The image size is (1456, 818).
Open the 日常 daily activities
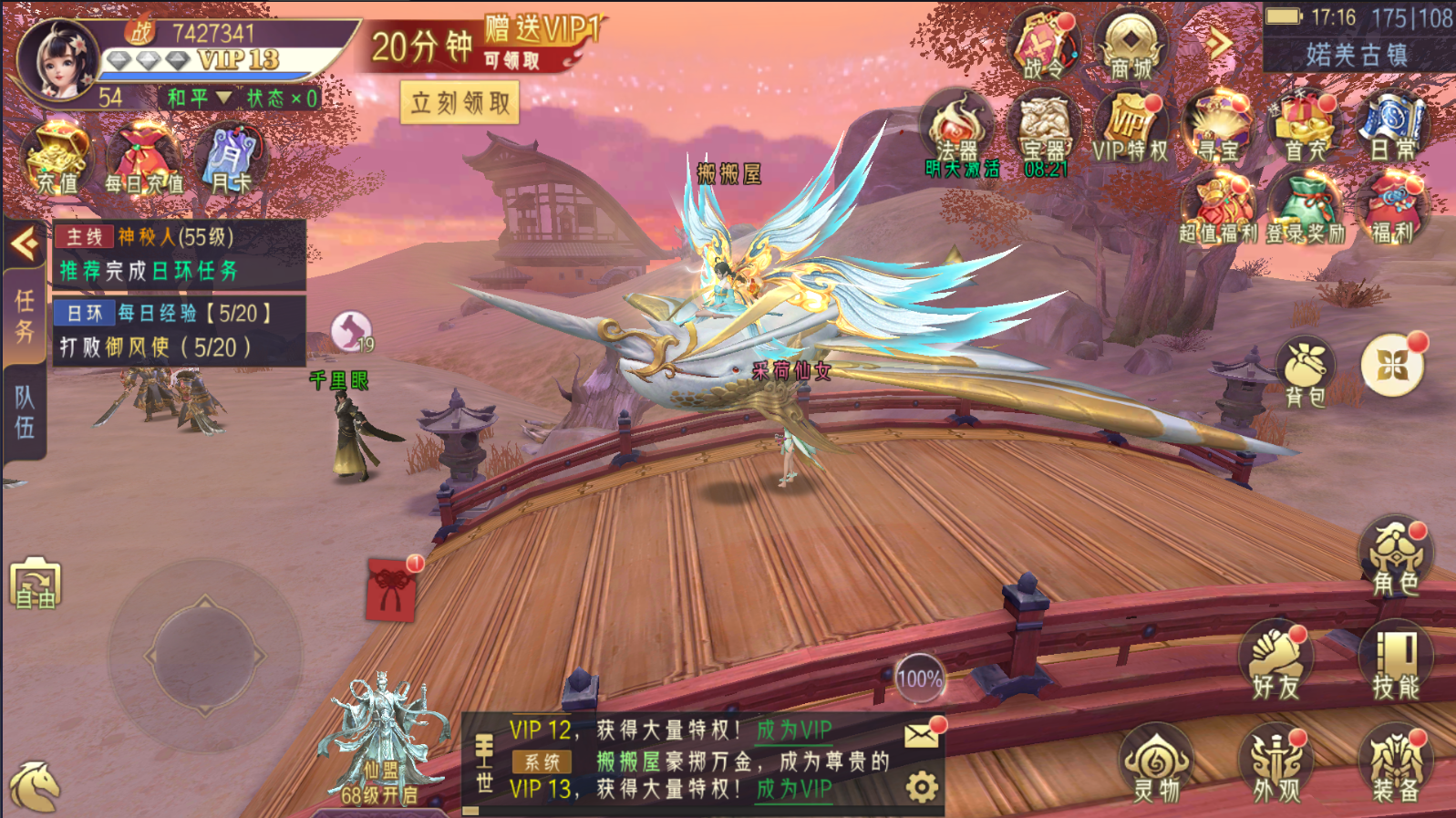pyautogui.click(x=1392, y=129)
